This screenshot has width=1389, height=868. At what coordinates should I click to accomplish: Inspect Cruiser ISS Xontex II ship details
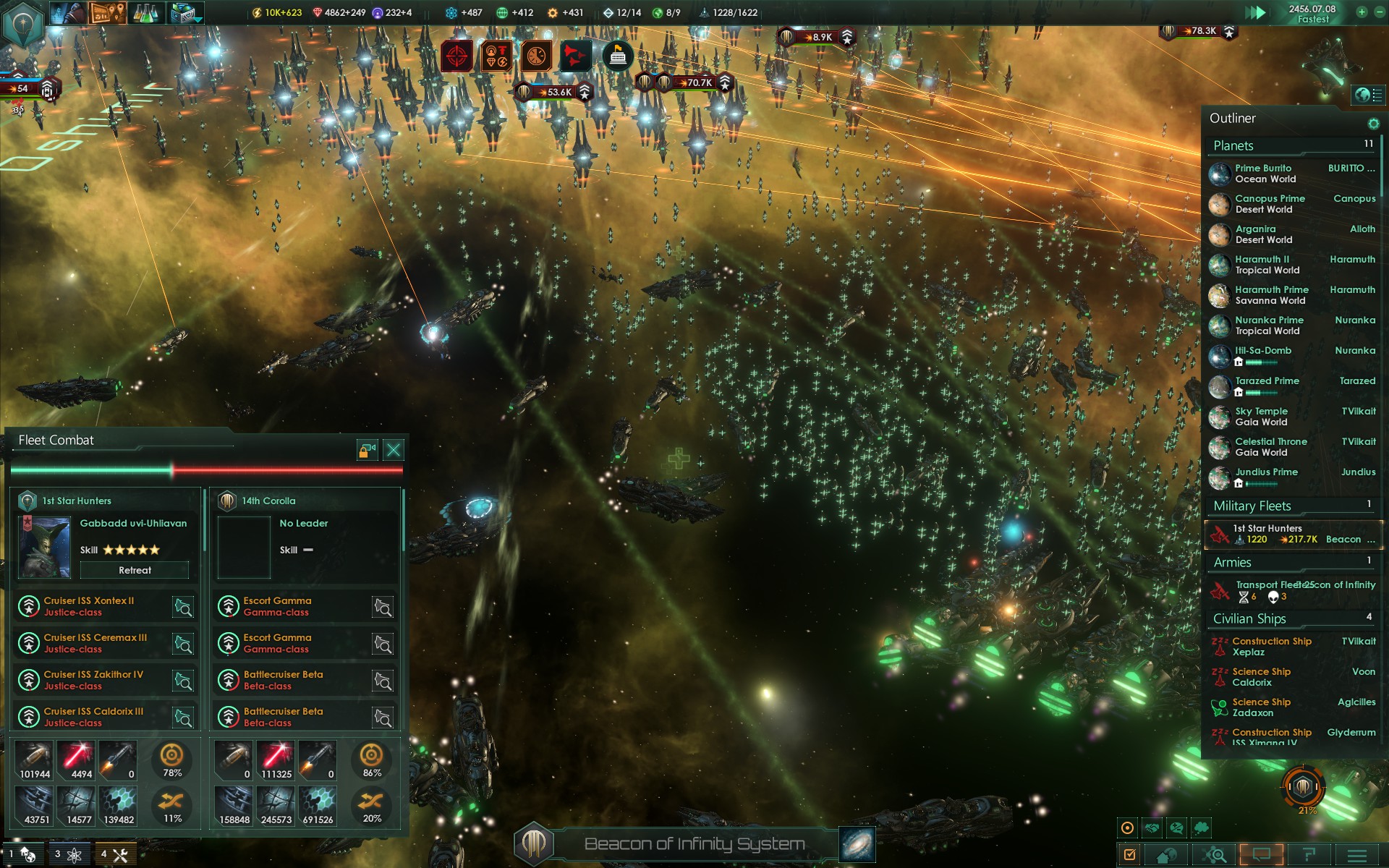click(x=184, y=607)
